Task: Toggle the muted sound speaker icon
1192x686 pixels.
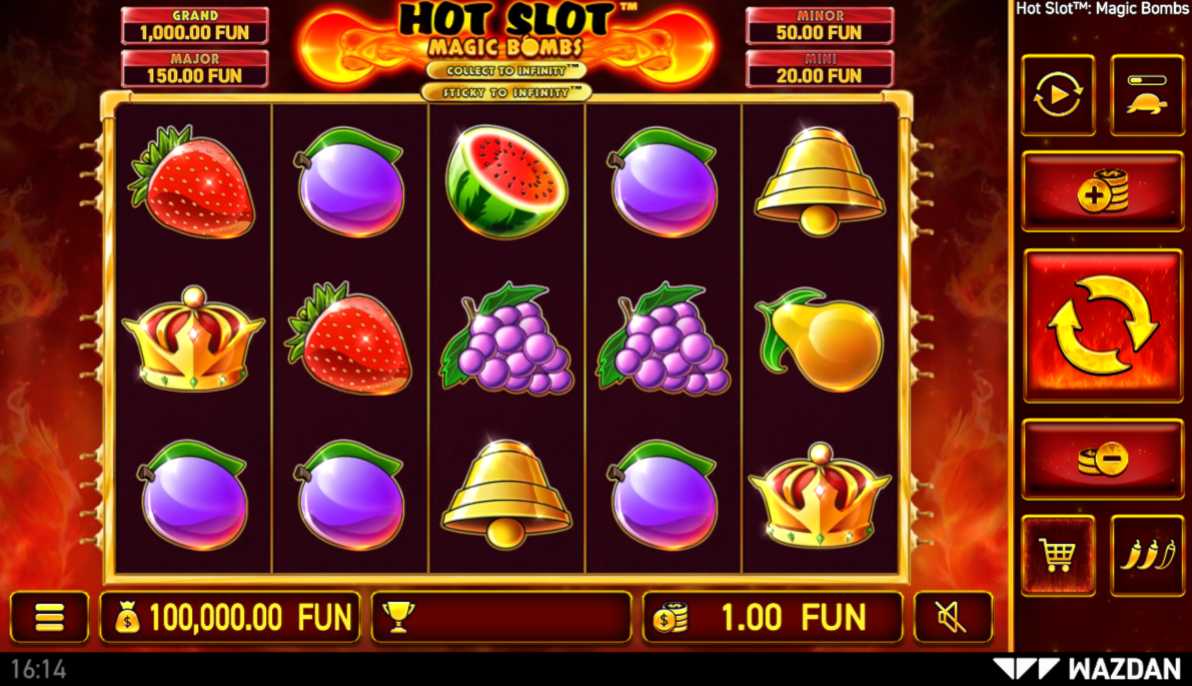Action: (x=952, y=617)
